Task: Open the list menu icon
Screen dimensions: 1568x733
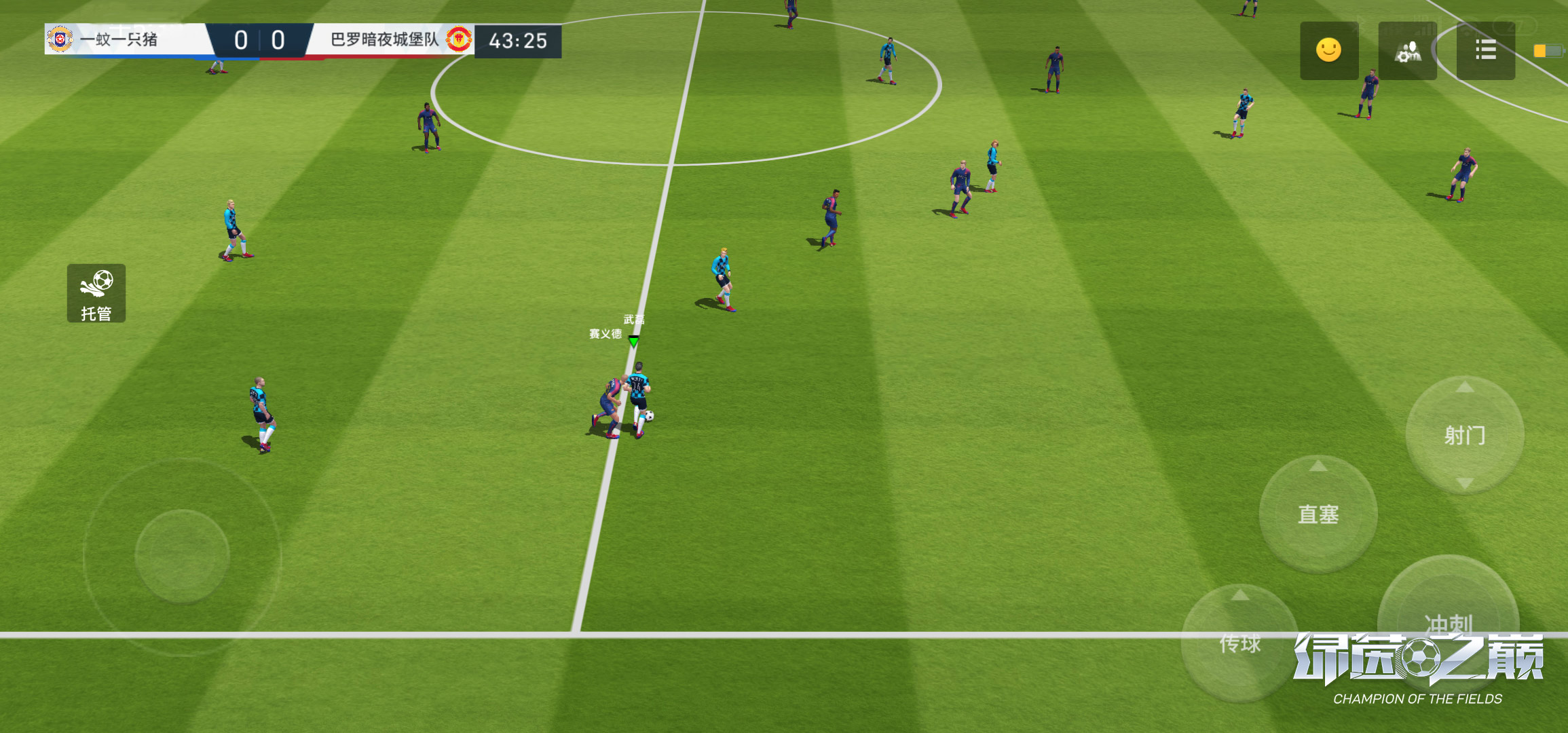Action: [x=1485, y=50]
